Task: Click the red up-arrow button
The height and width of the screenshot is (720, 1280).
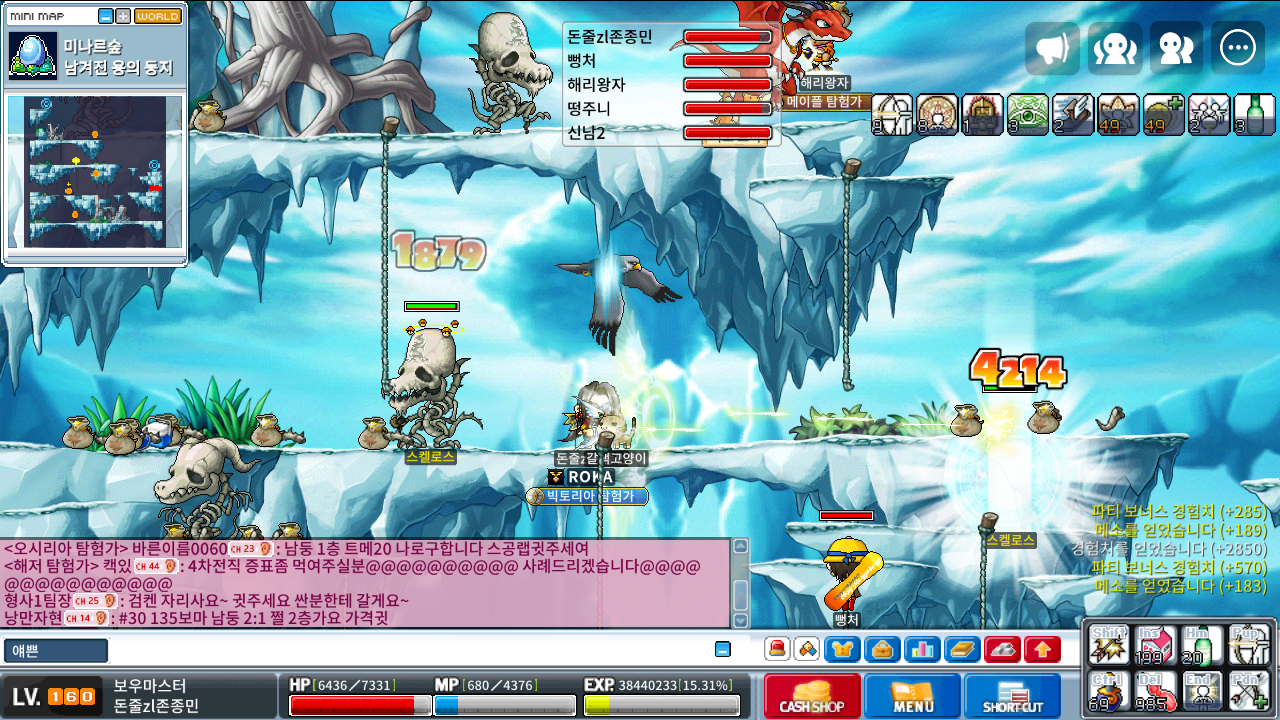Action: click(x=1042, y=650)
